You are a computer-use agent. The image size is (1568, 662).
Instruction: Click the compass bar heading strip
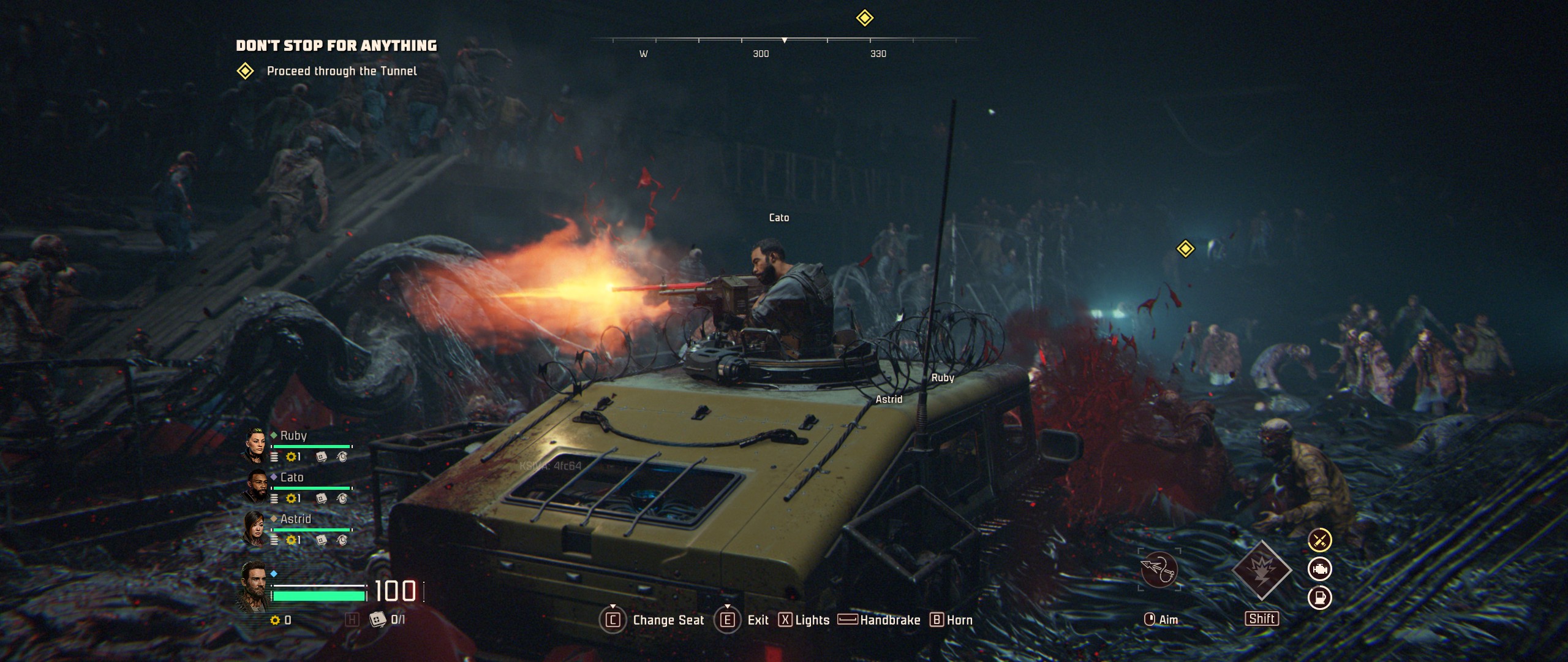(x=784, y=40)
